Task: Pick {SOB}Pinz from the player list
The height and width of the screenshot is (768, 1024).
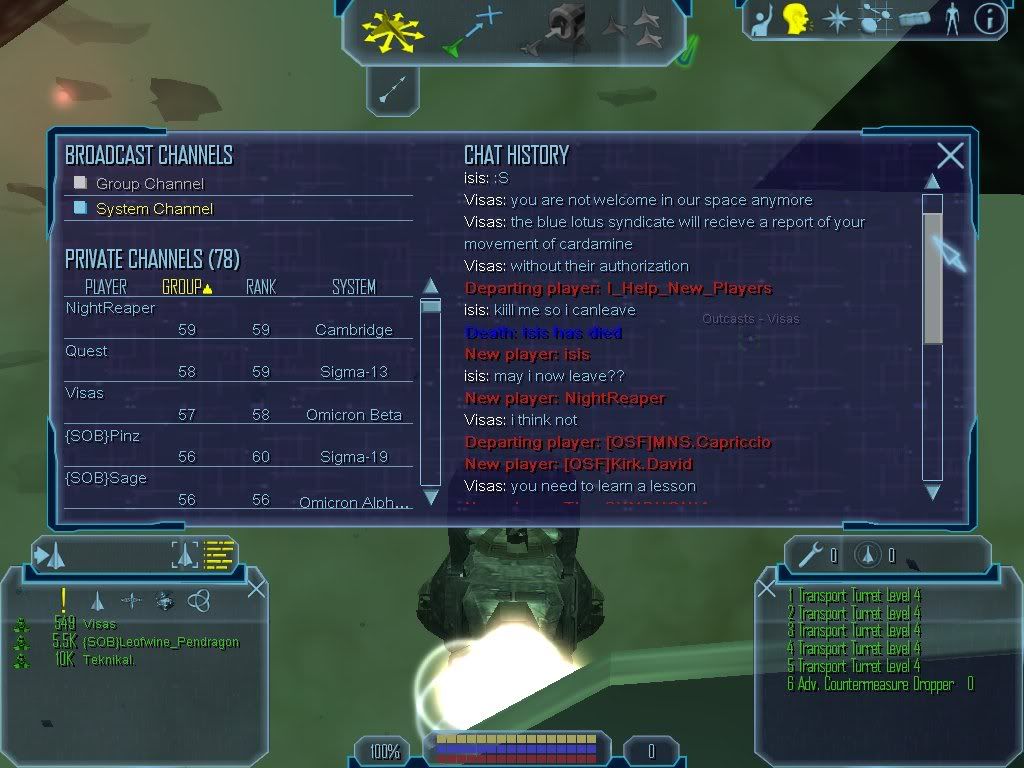Action: [x=102, y=436]
